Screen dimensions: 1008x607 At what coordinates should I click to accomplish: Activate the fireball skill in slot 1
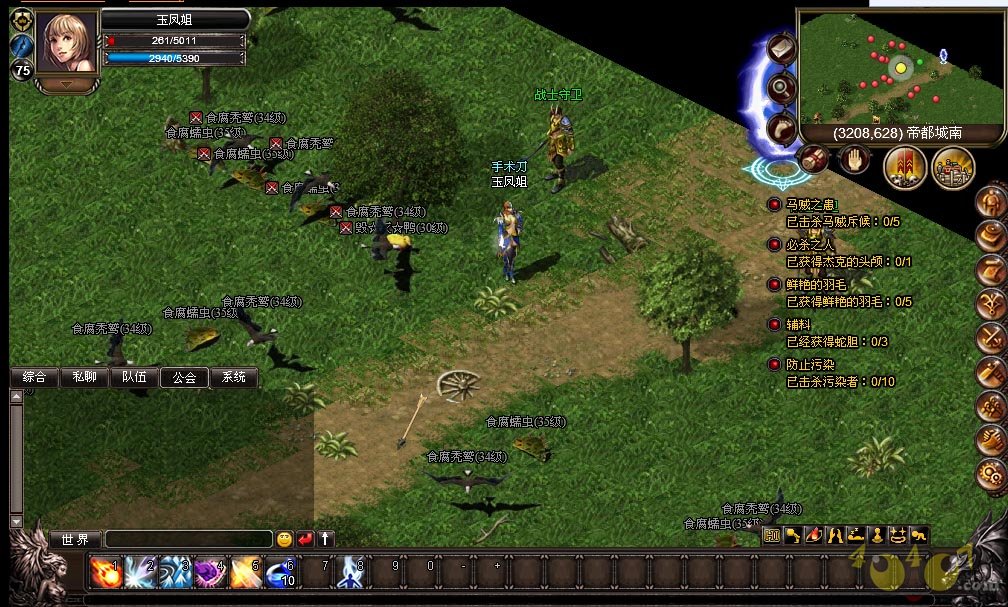point(104,572)
